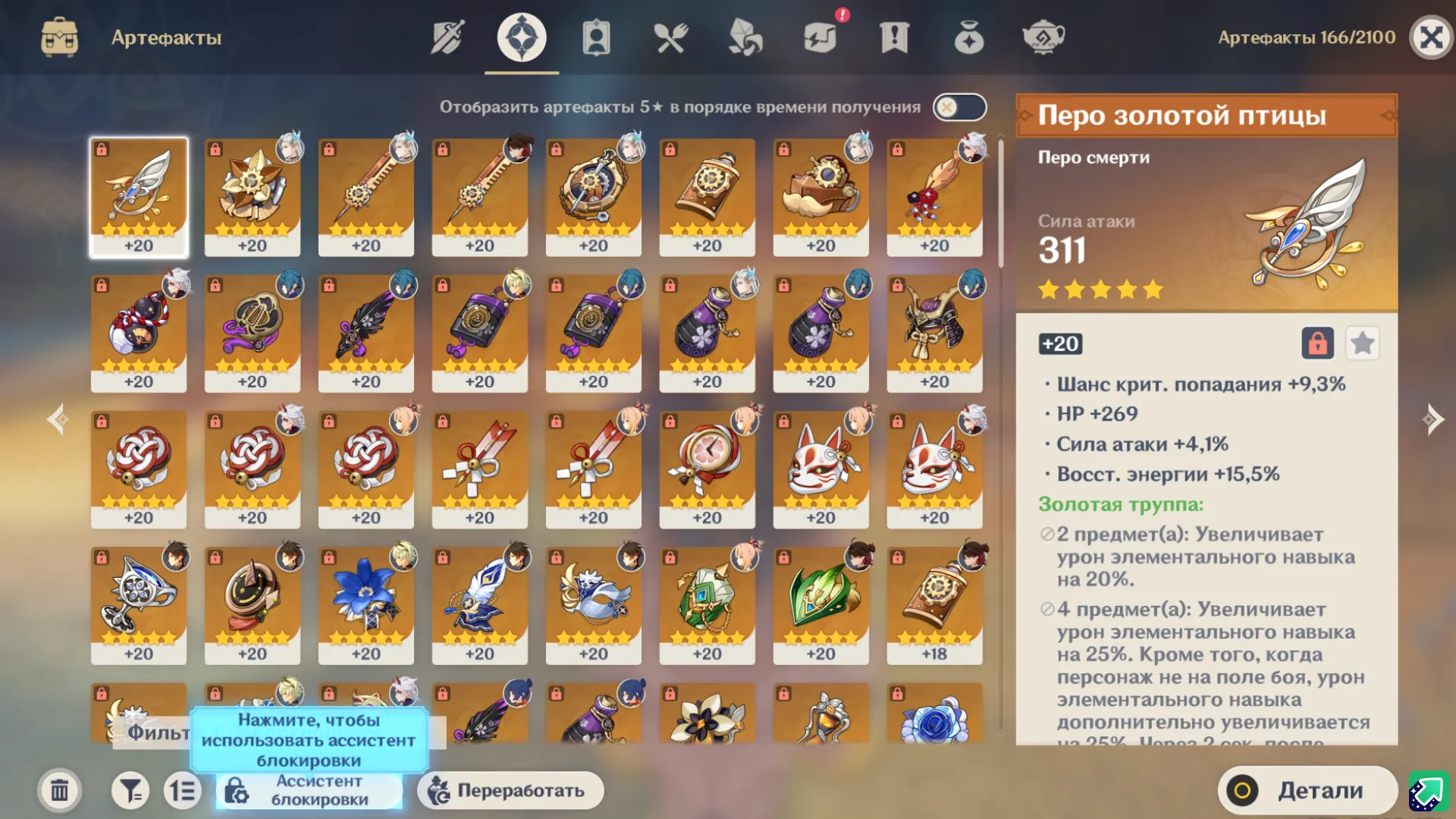Unlock Перо золотой птицы via the lock icon
This screenshot has width=1456, height=819.
click(1318, 344)
